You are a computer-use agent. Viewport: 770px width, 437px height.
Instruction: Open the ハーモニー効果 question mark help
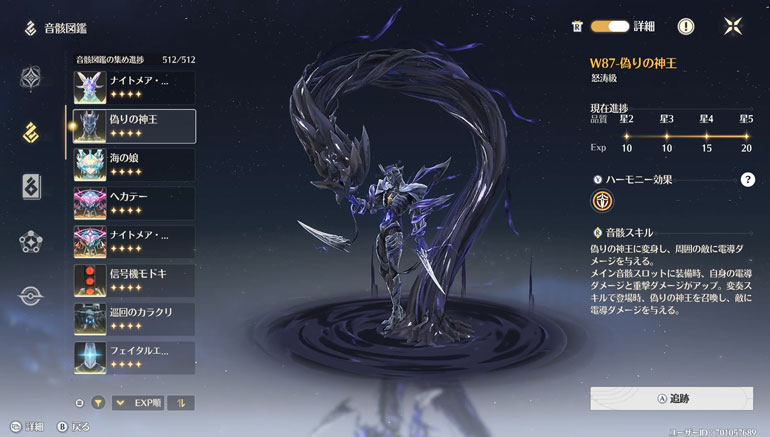pyautogui.click(x=747, y=180)
